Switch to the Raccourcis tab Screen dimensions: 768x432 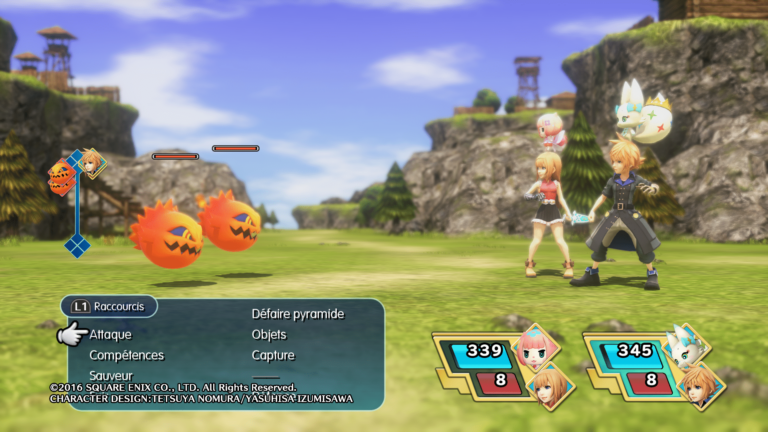click(108, 306)
